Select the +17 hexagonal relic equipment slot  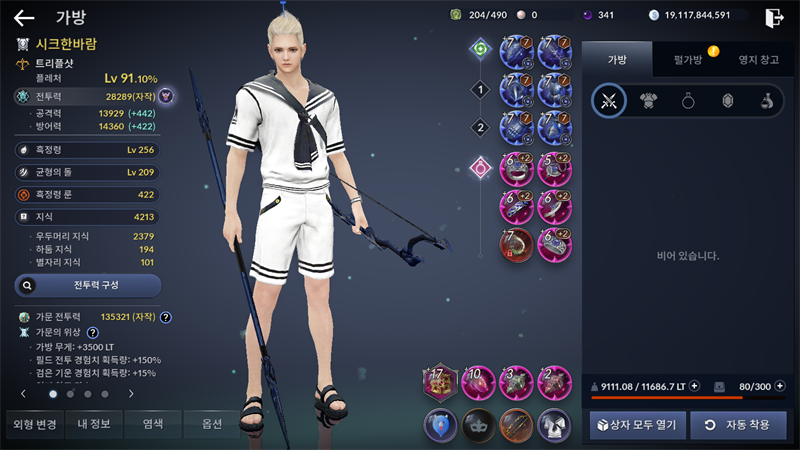pyautogui.click(x=440, y=382)
